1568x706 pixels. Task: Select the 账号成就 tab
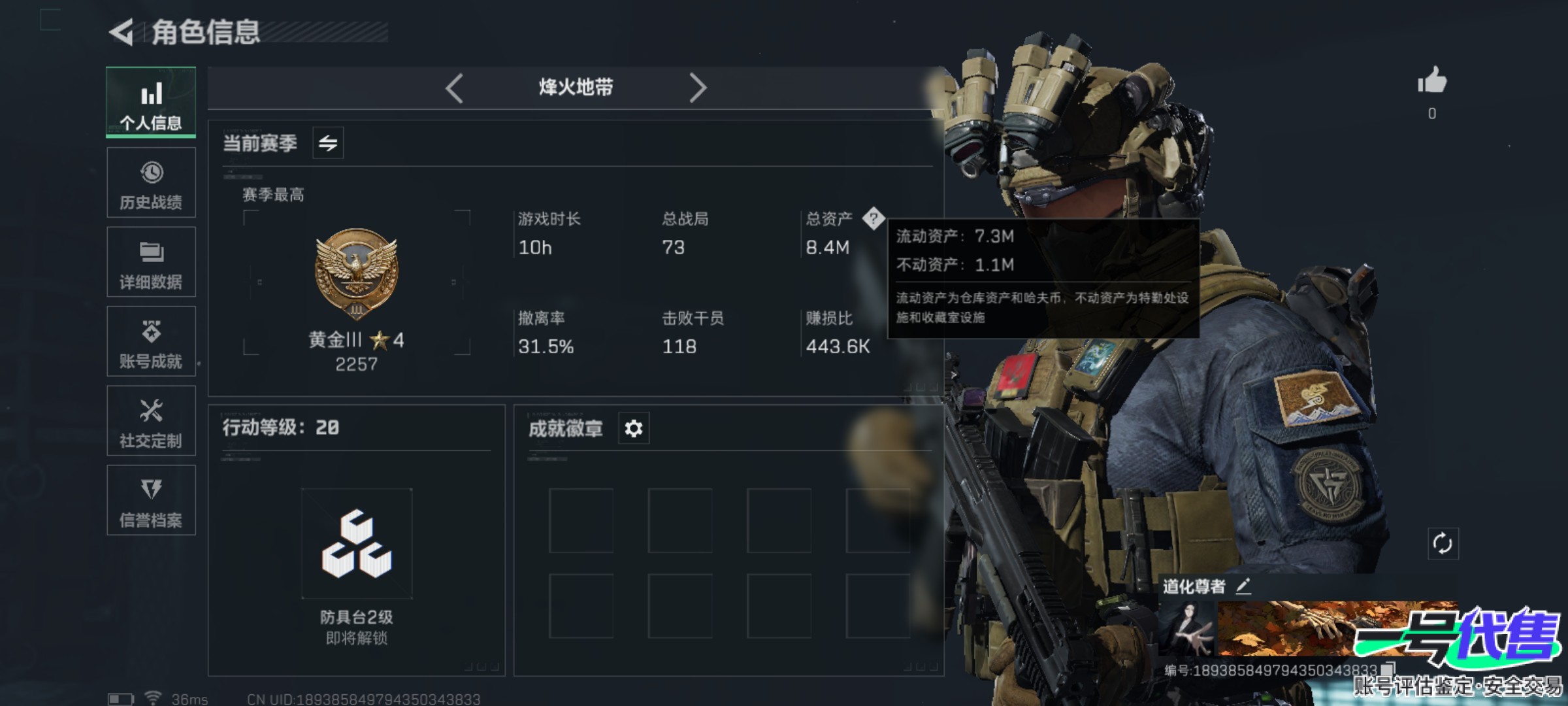pyautogui.click(x=151, y=341)
